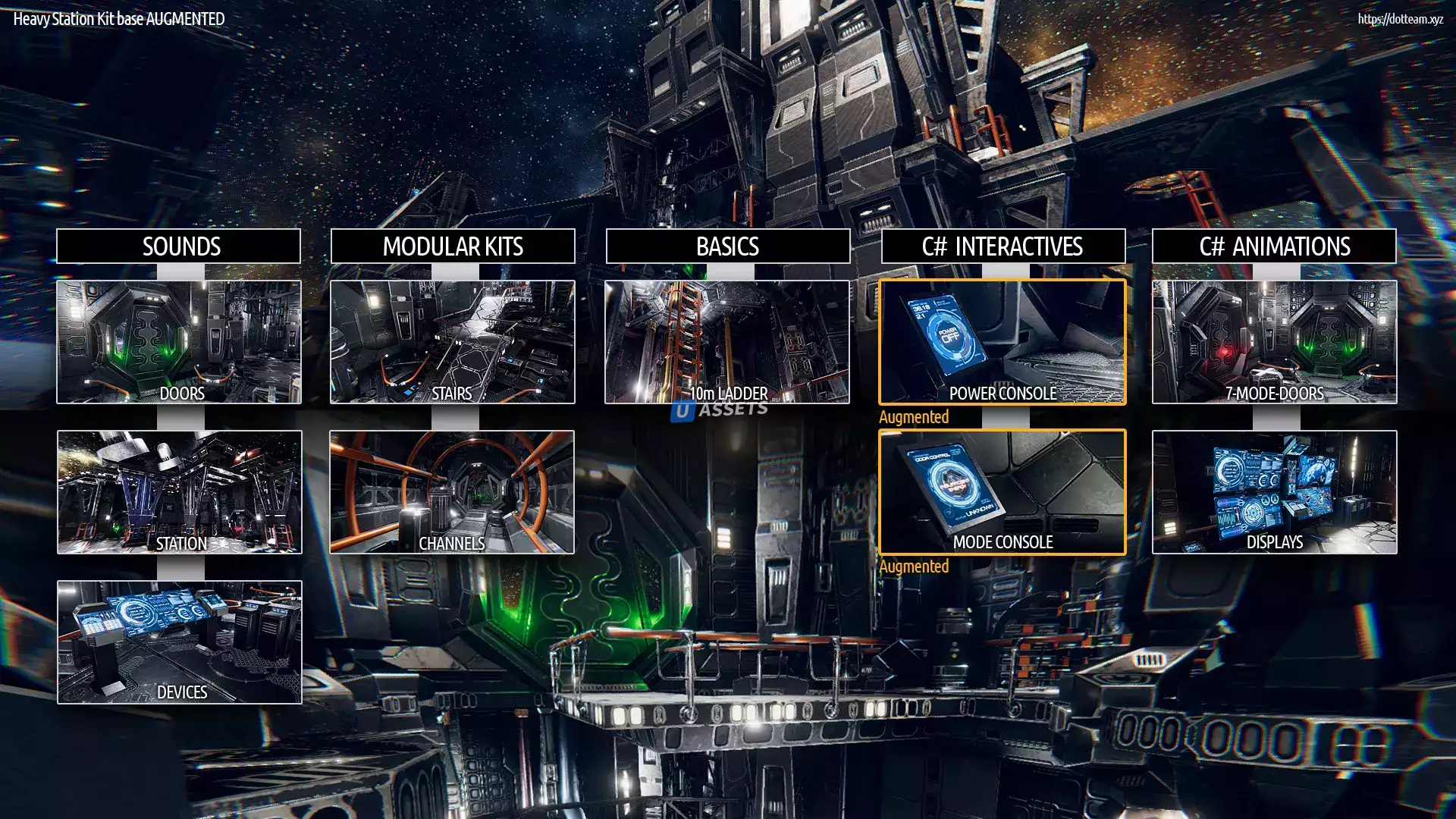Select the POWER CONSOLE tile
The height and width of the screenshot is (819, 1456).
click(x=1003, y=342)
